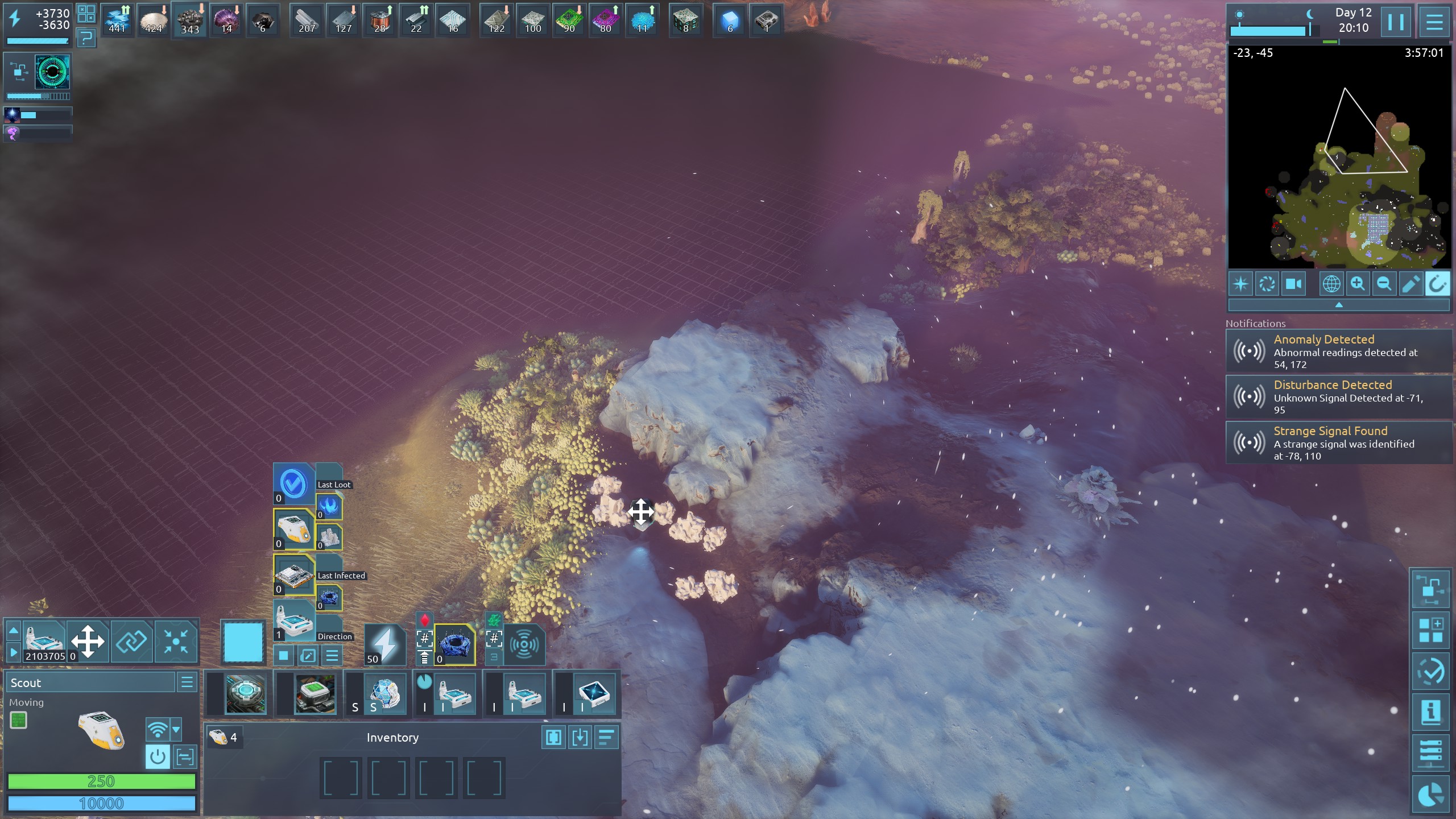Open the main hamburger menu
The width and height of the screenshot is (1456, 819).
coord(1434,23)
